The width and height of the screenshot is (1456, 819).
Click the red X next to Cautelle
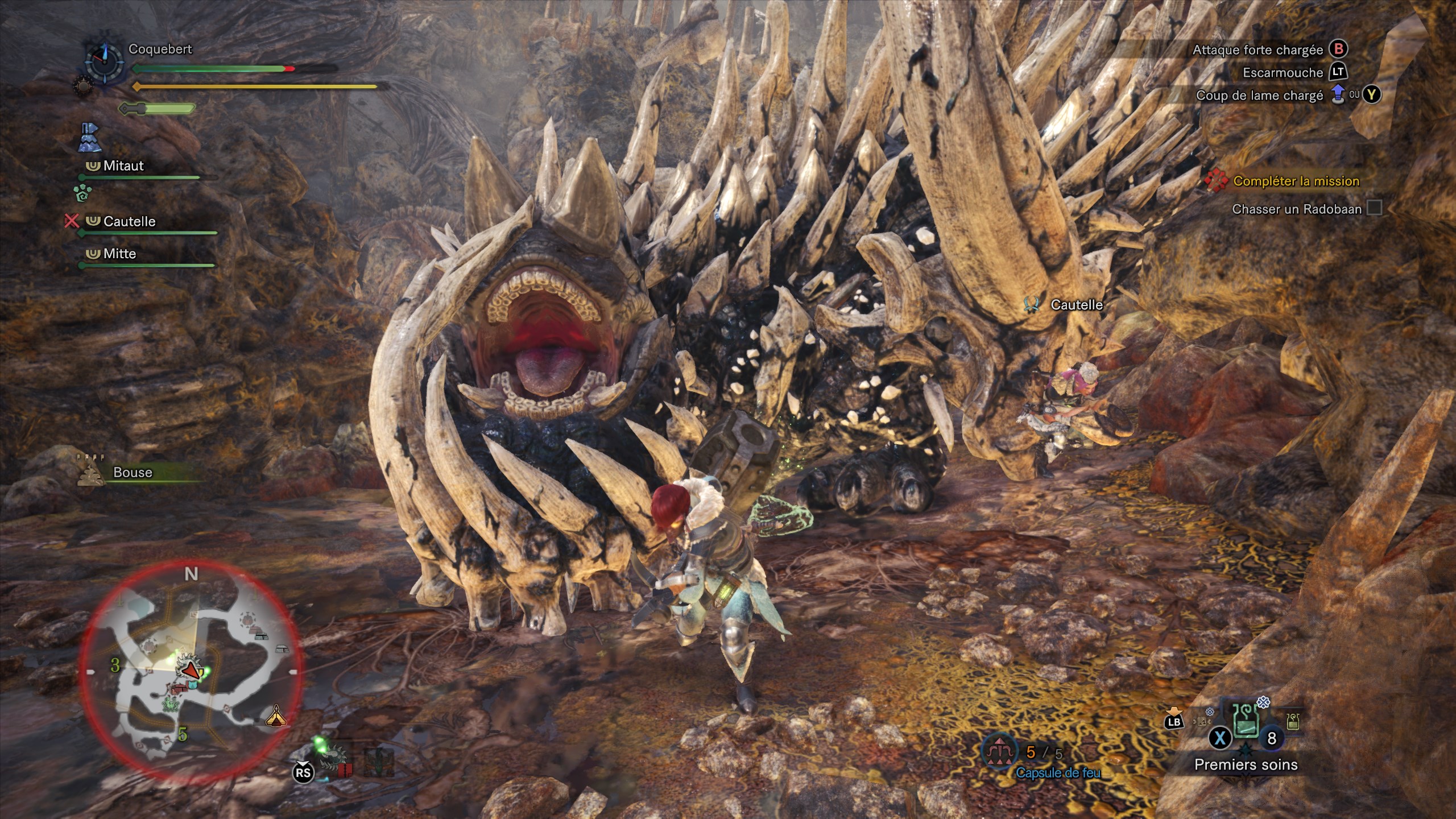coord(71,221)
